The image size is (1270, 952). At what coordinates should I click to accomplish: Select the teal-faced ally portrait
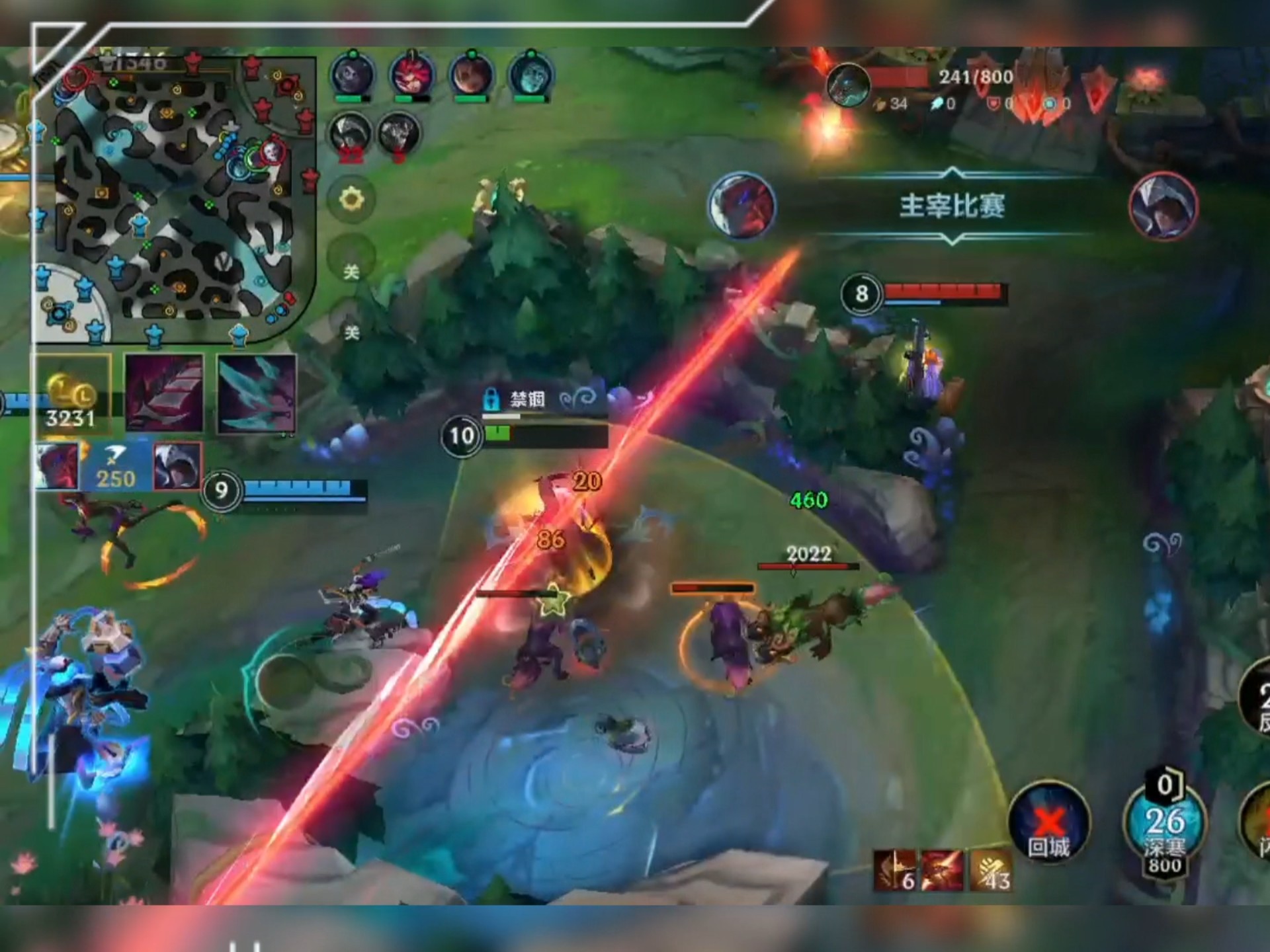click(x=531, y=75)
